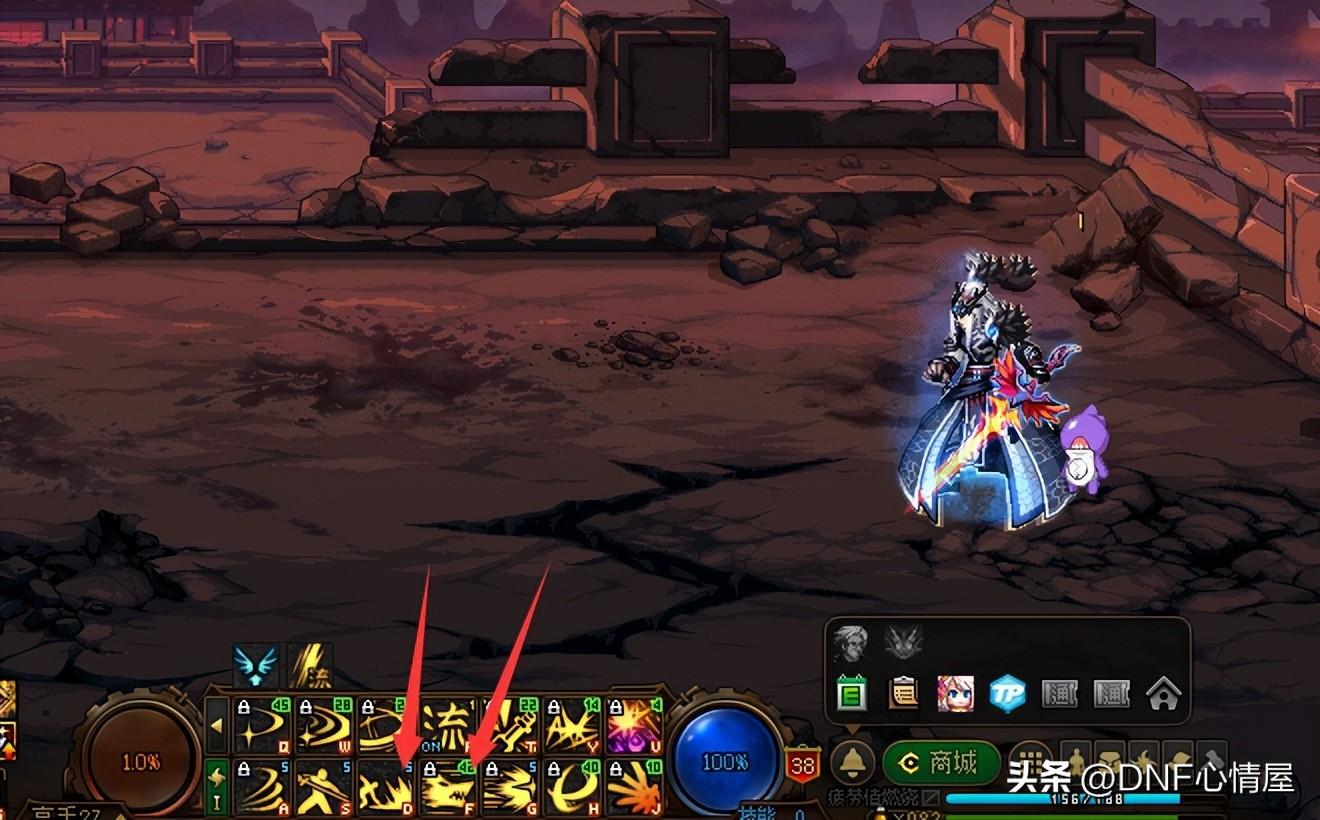Click the golden bell notification button

852,764
